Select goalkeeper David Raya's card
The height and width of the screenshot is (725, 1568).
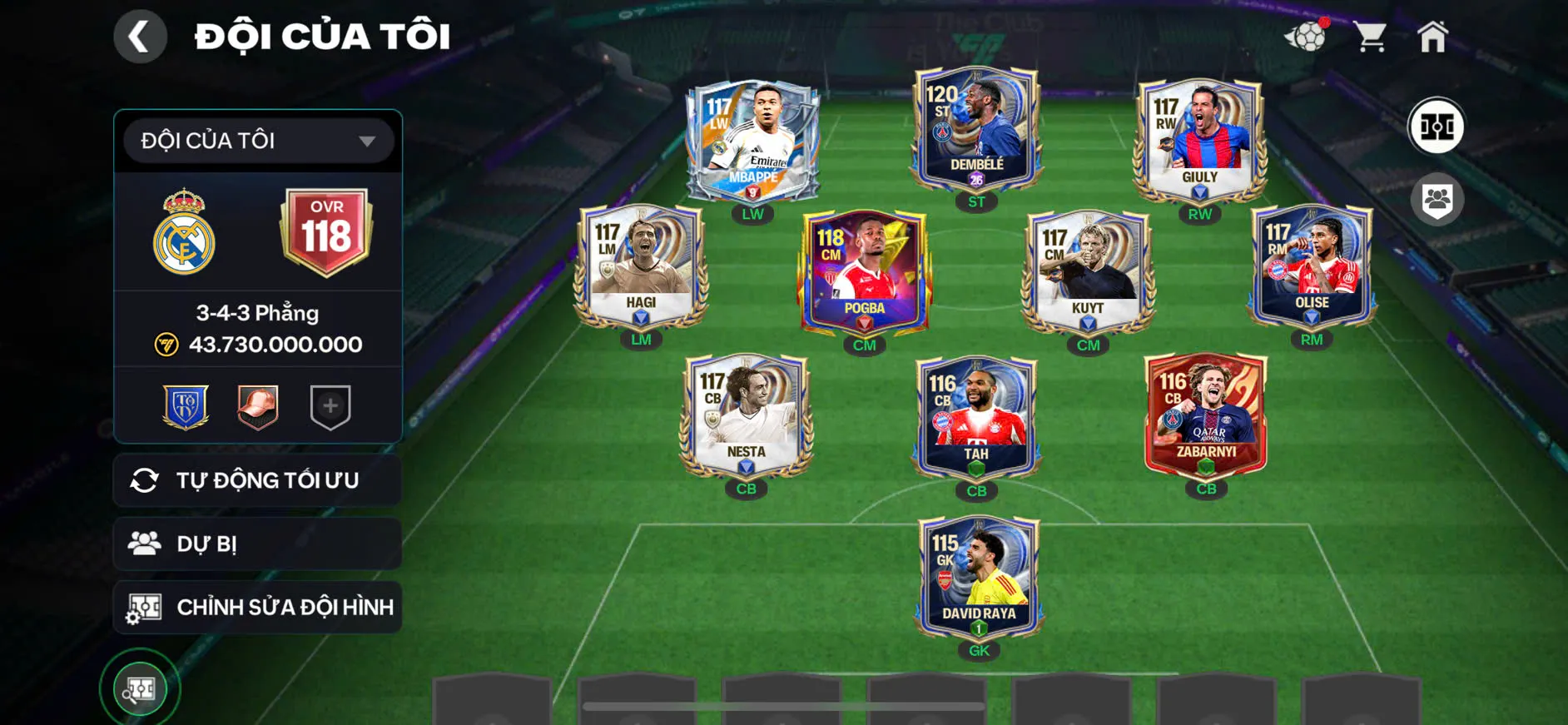pyautogui.click(x=979, y=578)
